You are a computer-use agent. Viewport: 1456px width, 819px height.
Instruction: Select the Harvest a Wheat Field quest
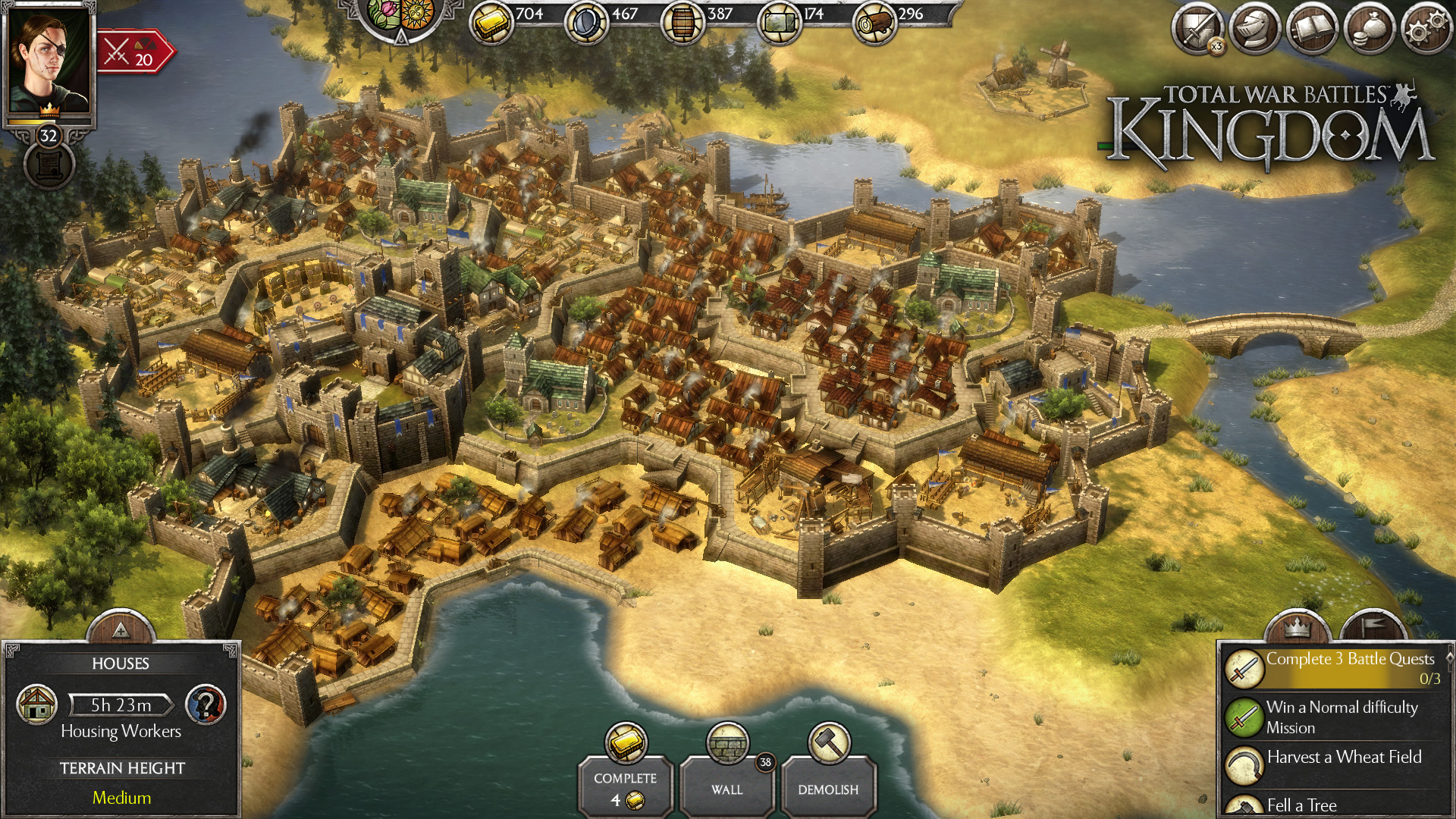coord(1342,757)
